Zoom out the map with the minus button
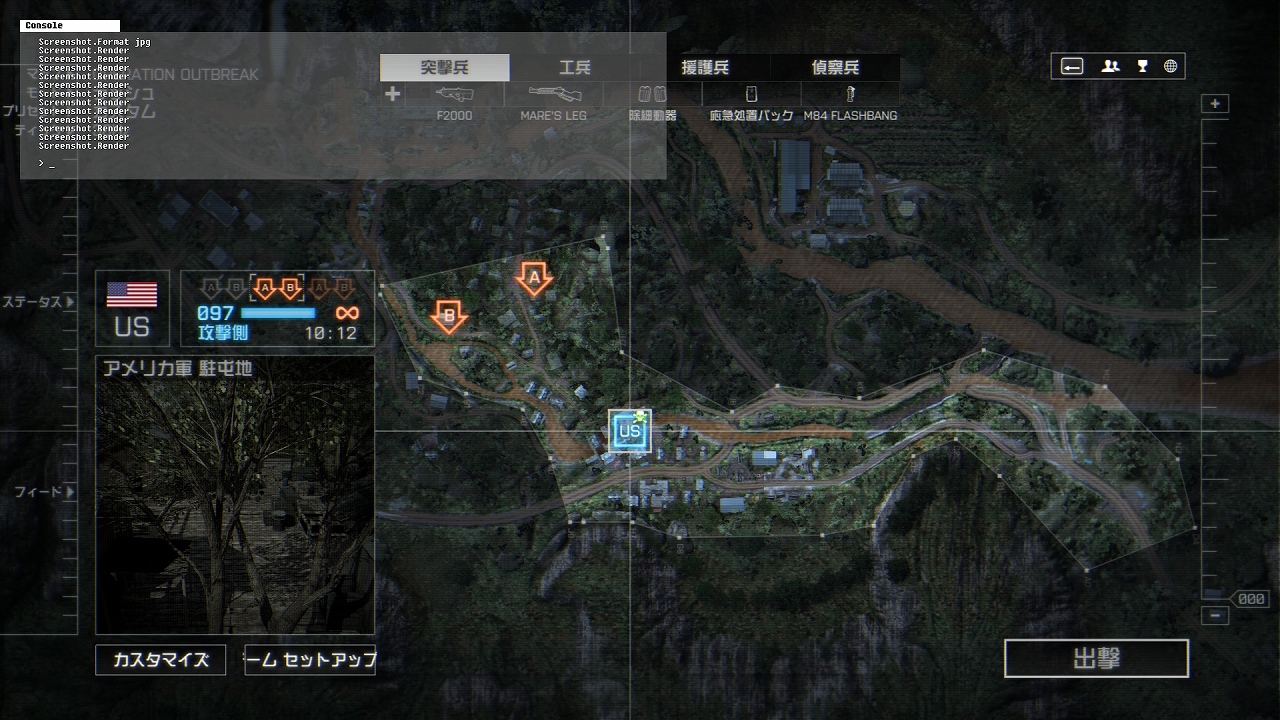This screenshot has height=720, width=1280. (x=1215, y=616)
